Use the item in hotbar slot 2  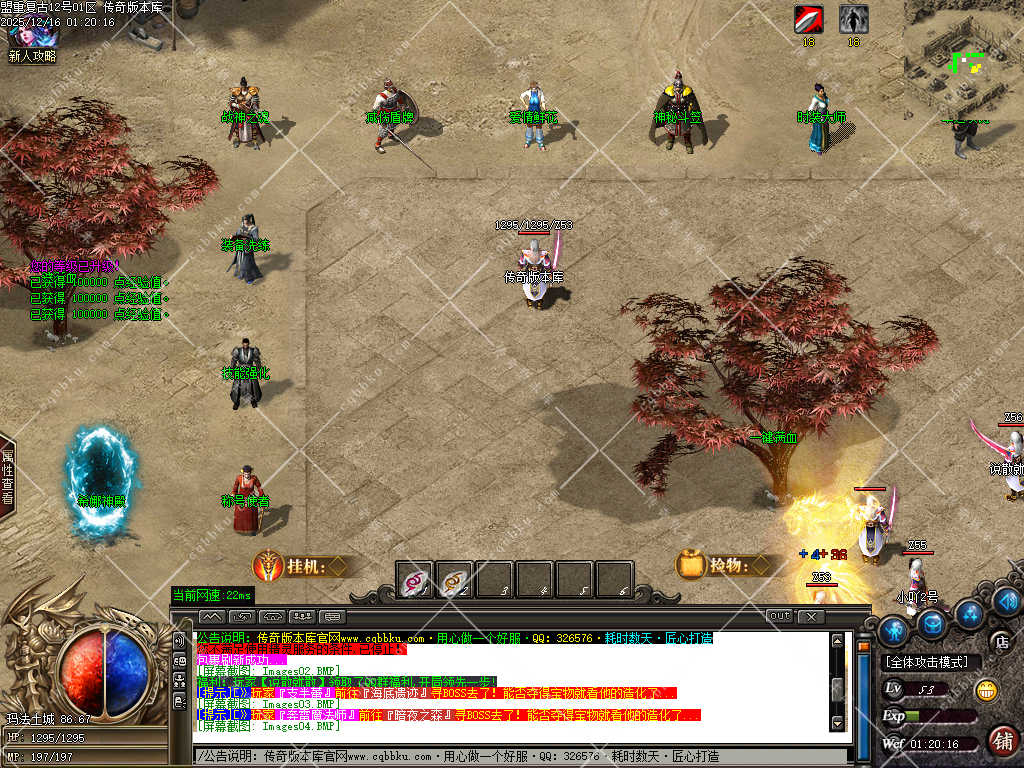point(455,580)
